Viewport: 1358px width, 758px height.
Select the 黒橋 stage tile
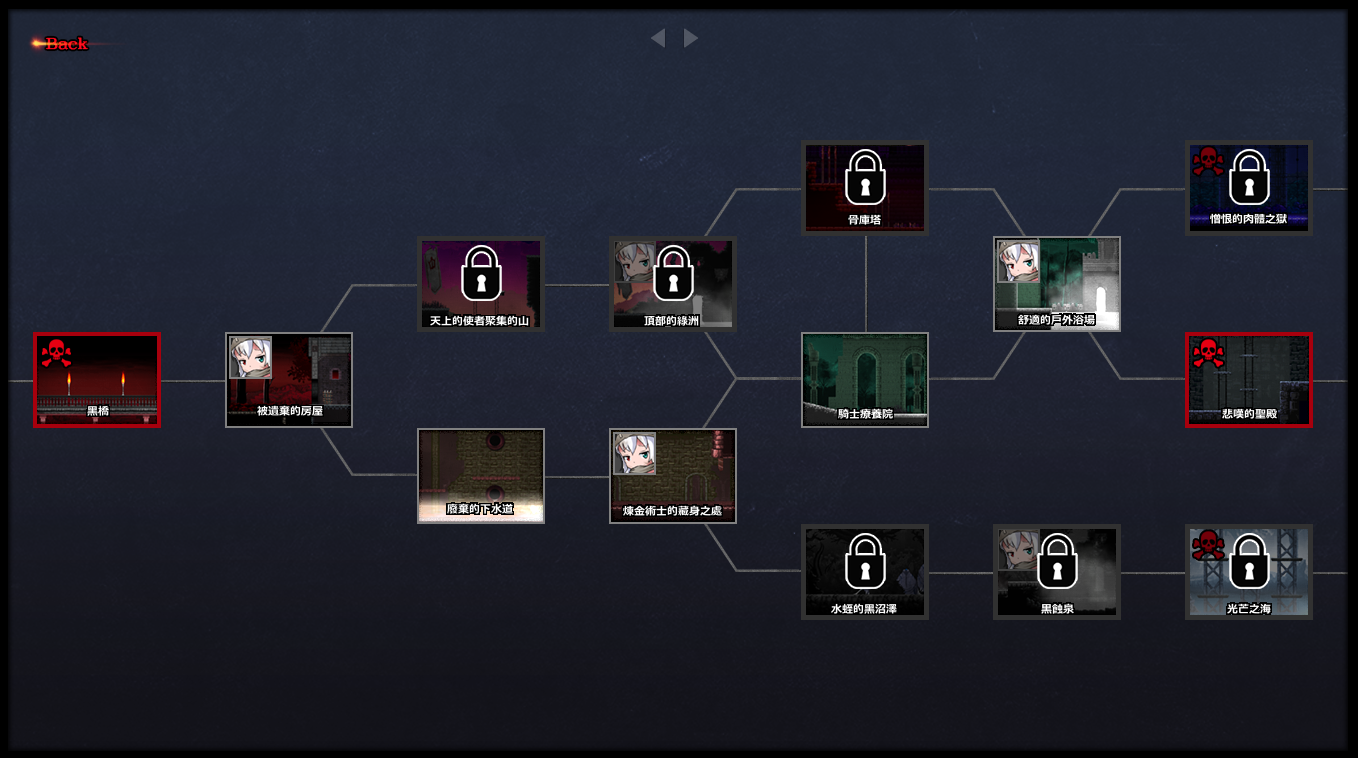(97, 380)
